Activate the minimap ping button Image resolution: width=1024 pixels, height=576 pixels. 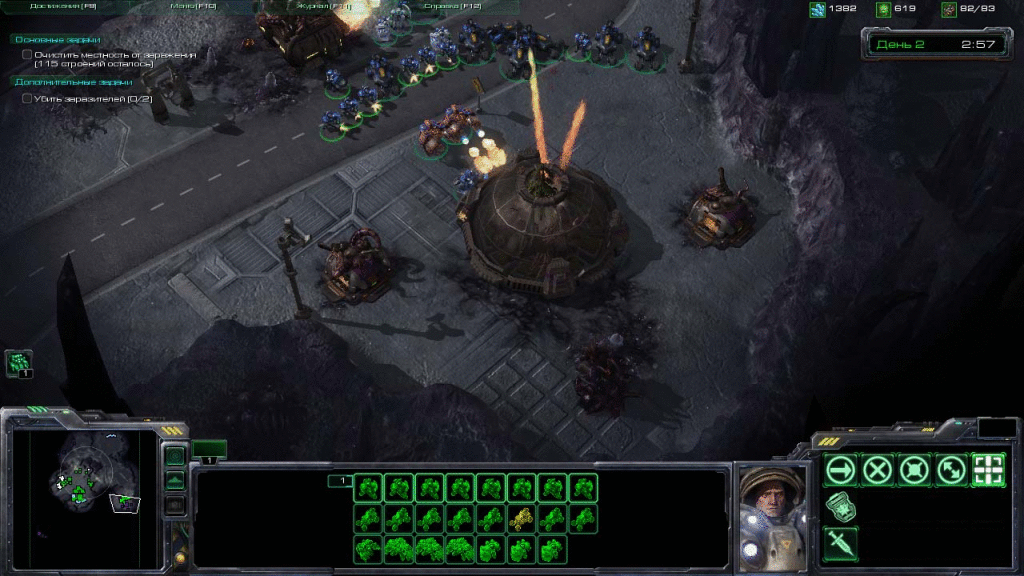coord(175,457)
